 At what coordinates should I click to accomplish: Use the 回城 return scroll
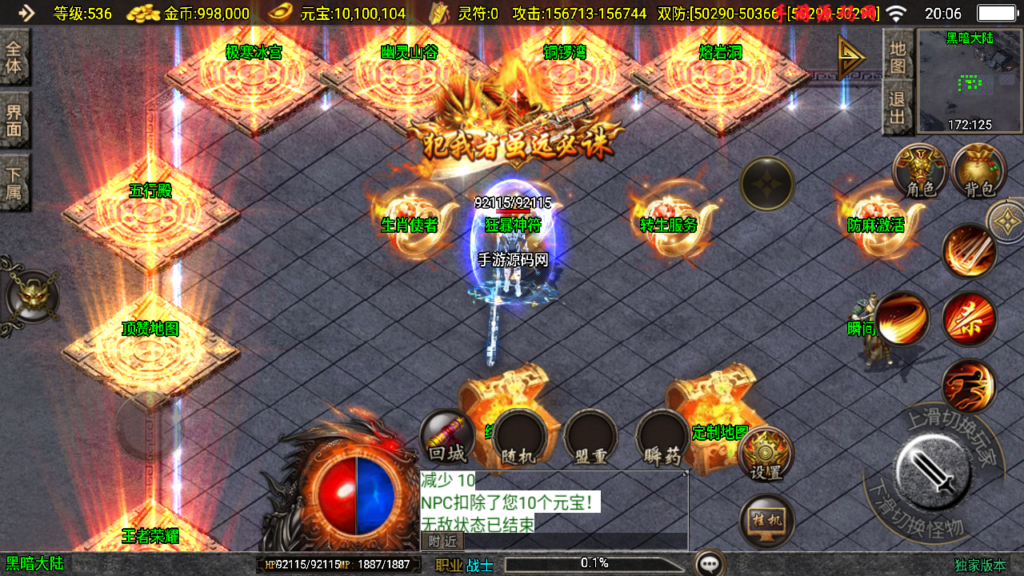coord(444,438)
